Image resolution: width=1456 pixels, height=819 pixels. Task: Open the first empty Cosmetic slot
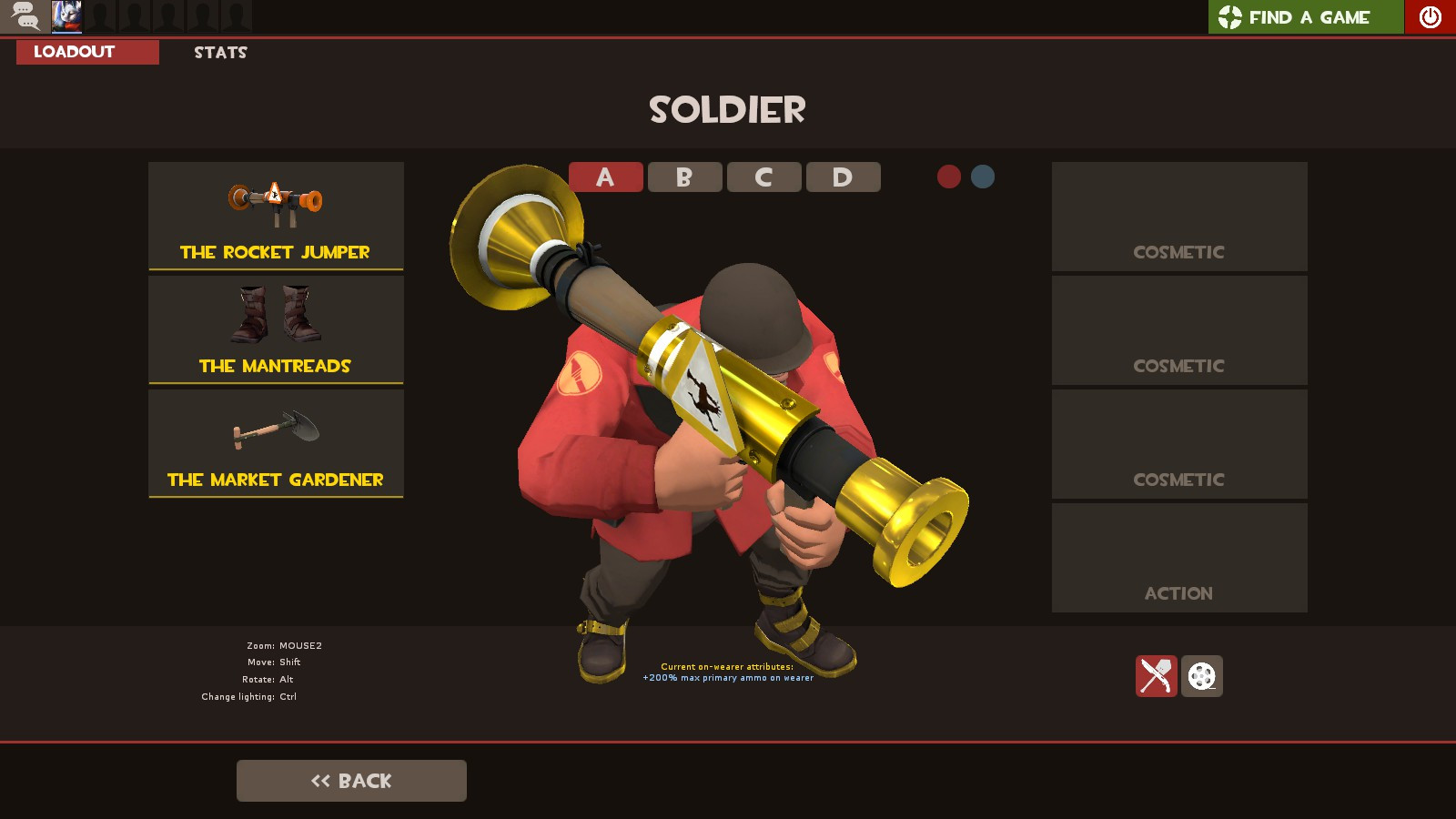coord(1178,217)
